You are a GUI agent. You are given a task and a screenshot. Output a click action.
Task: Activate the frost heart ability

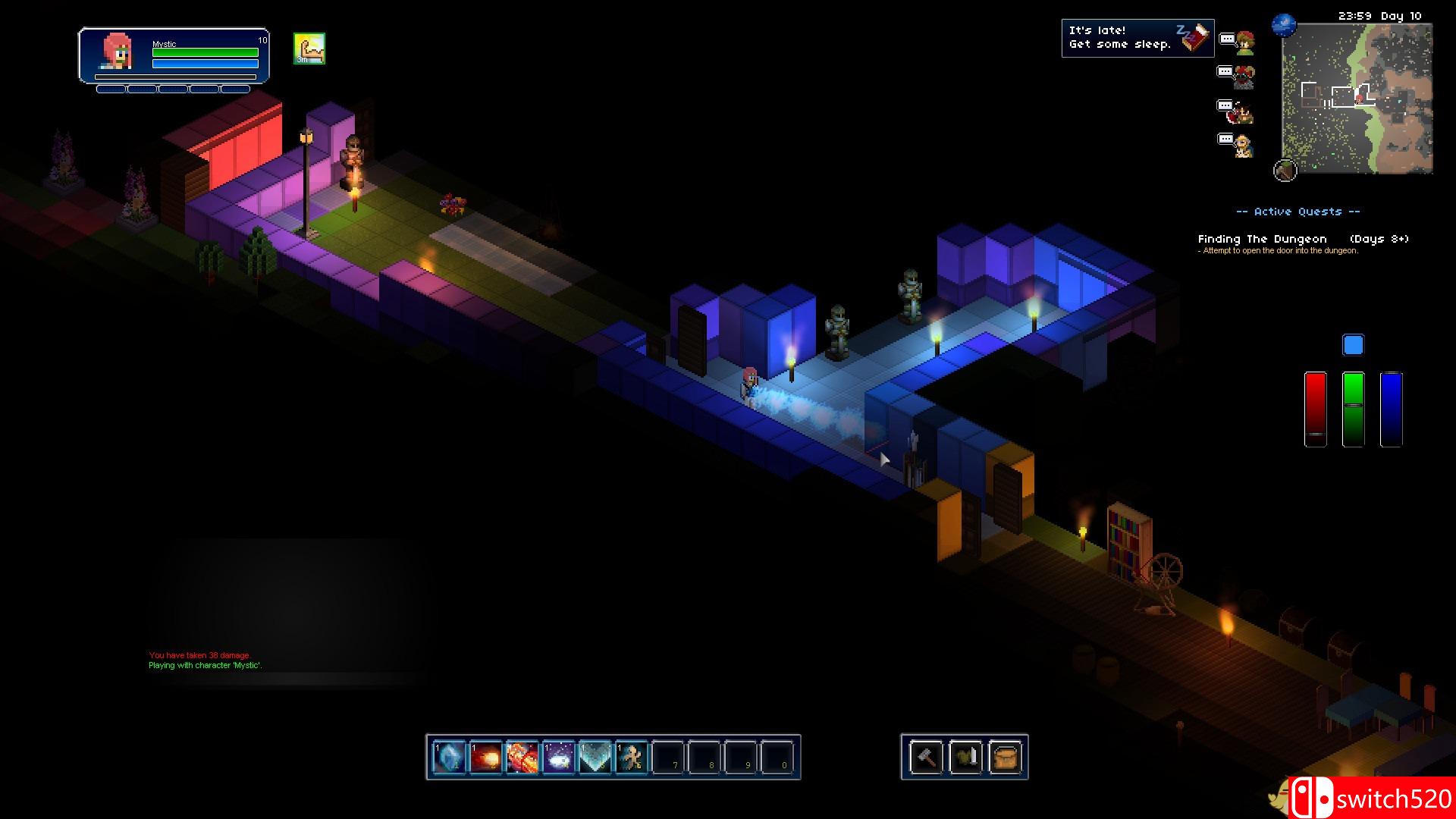[x=595, y=757]
